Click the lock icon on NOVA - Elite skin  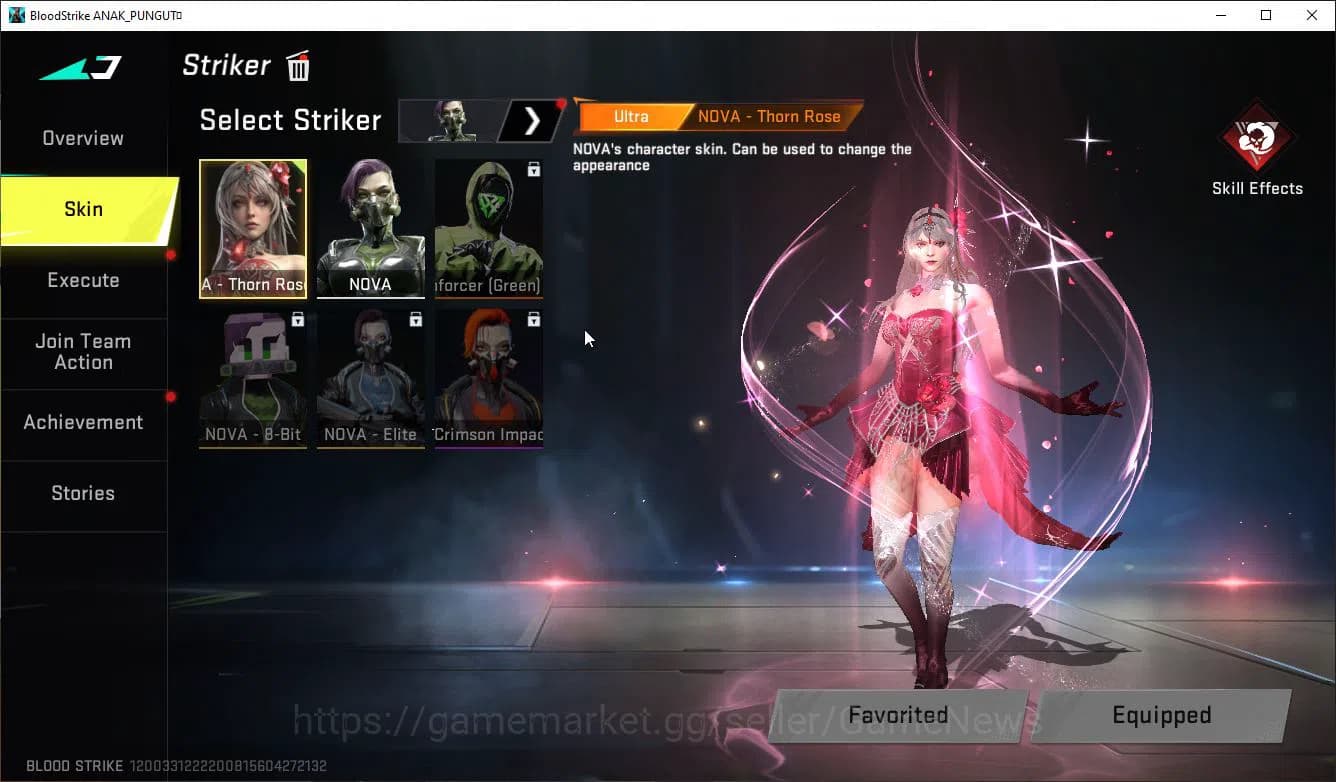pos(416,318)
